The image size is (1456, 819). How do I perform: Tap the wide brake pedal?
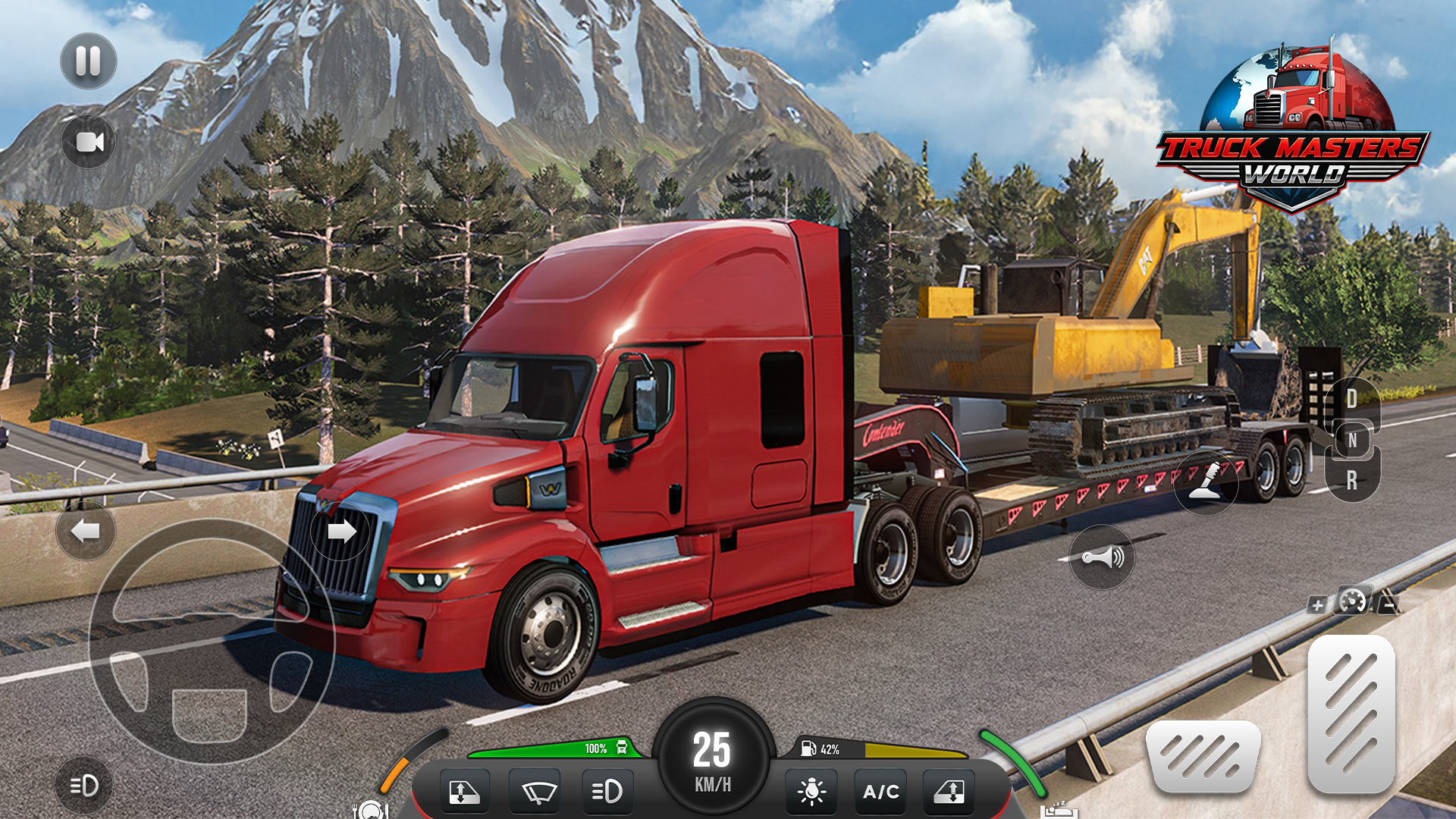pyautogui.click(x=1203, y=756)
